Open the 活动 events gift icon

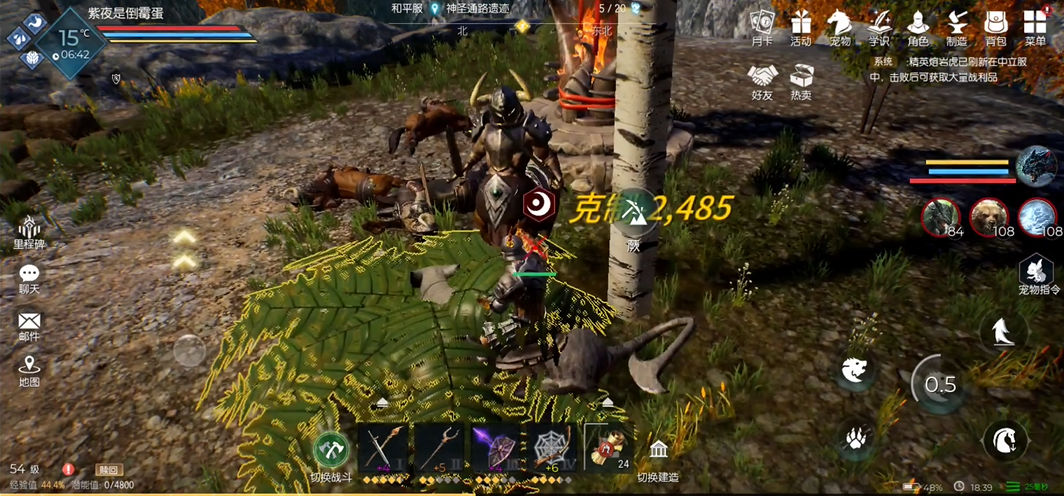801,26
